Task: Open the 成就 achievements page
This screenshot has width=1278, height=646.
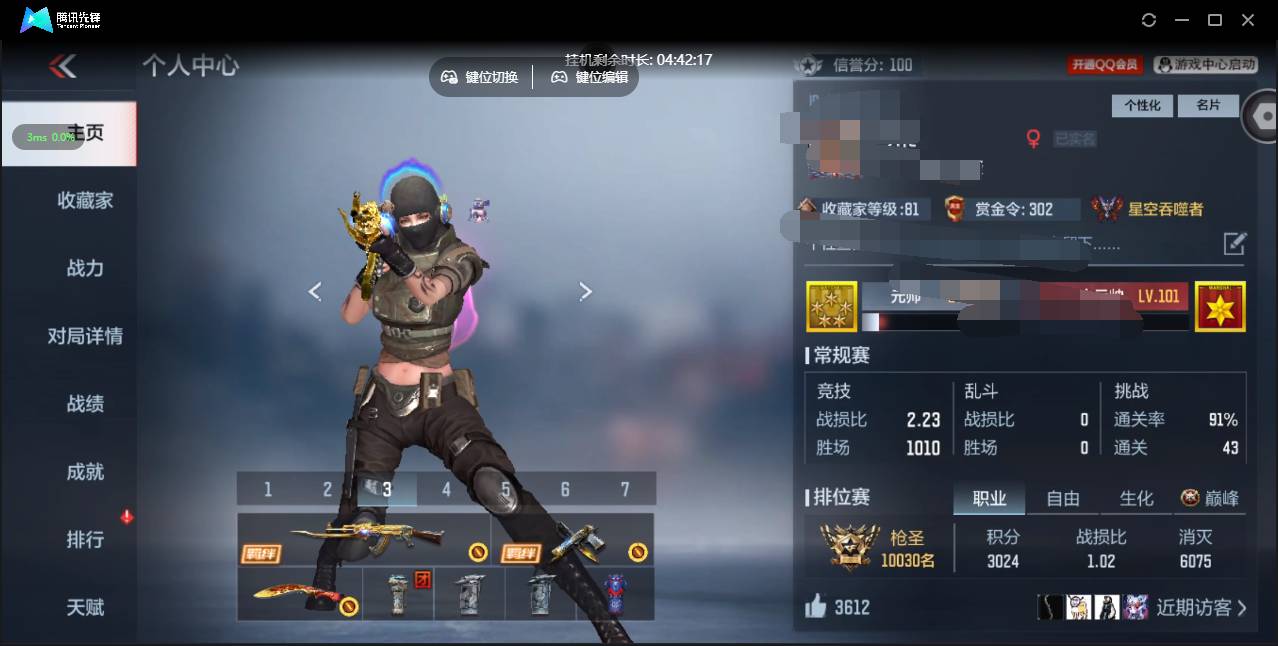Action: [85, 472]
